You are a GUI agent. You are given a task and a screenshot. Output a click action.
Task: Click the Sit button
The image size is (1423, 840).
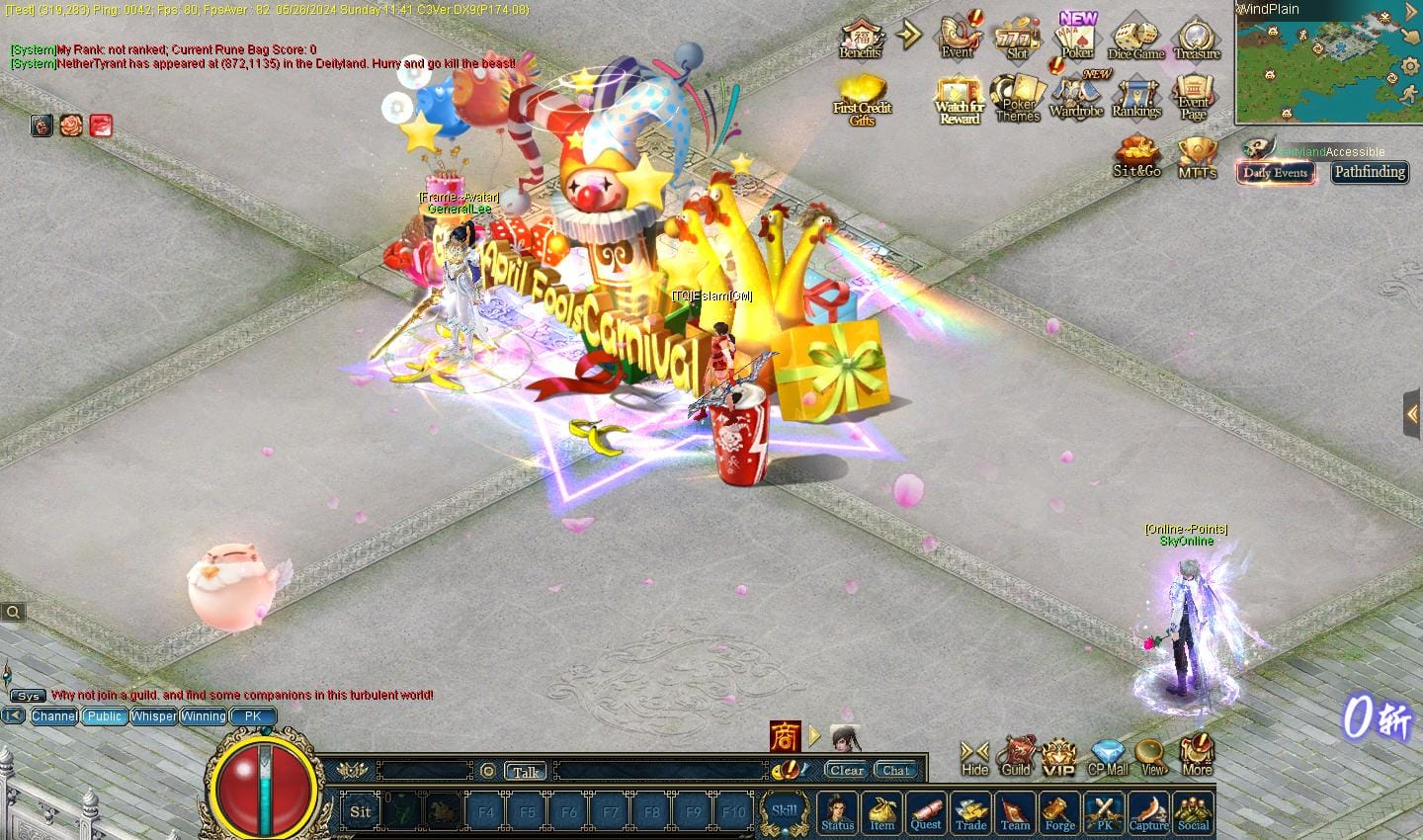tap(361, 812)
